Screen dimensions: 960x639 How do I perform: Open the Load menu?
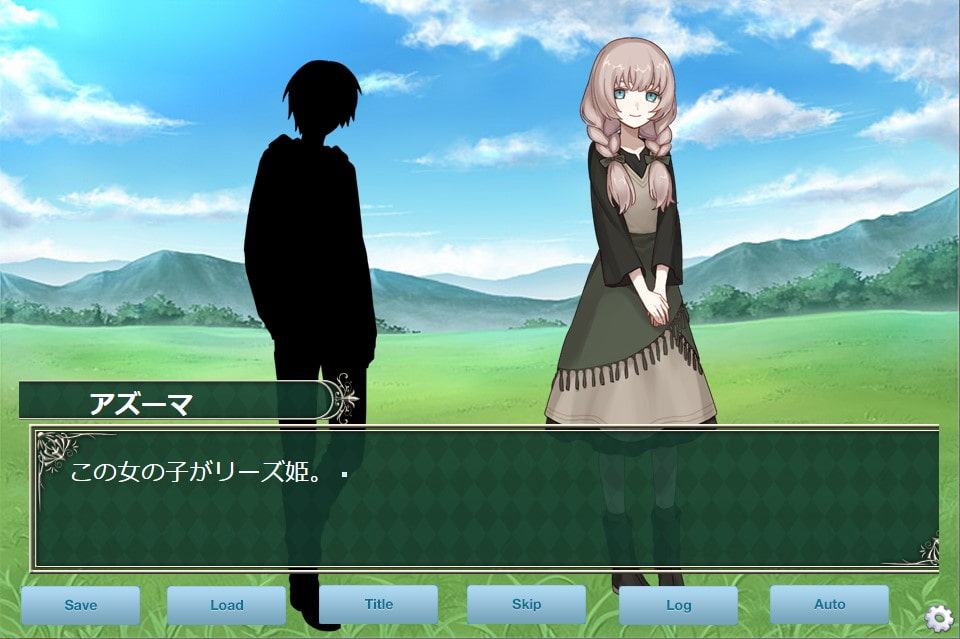tap(227, 605)
